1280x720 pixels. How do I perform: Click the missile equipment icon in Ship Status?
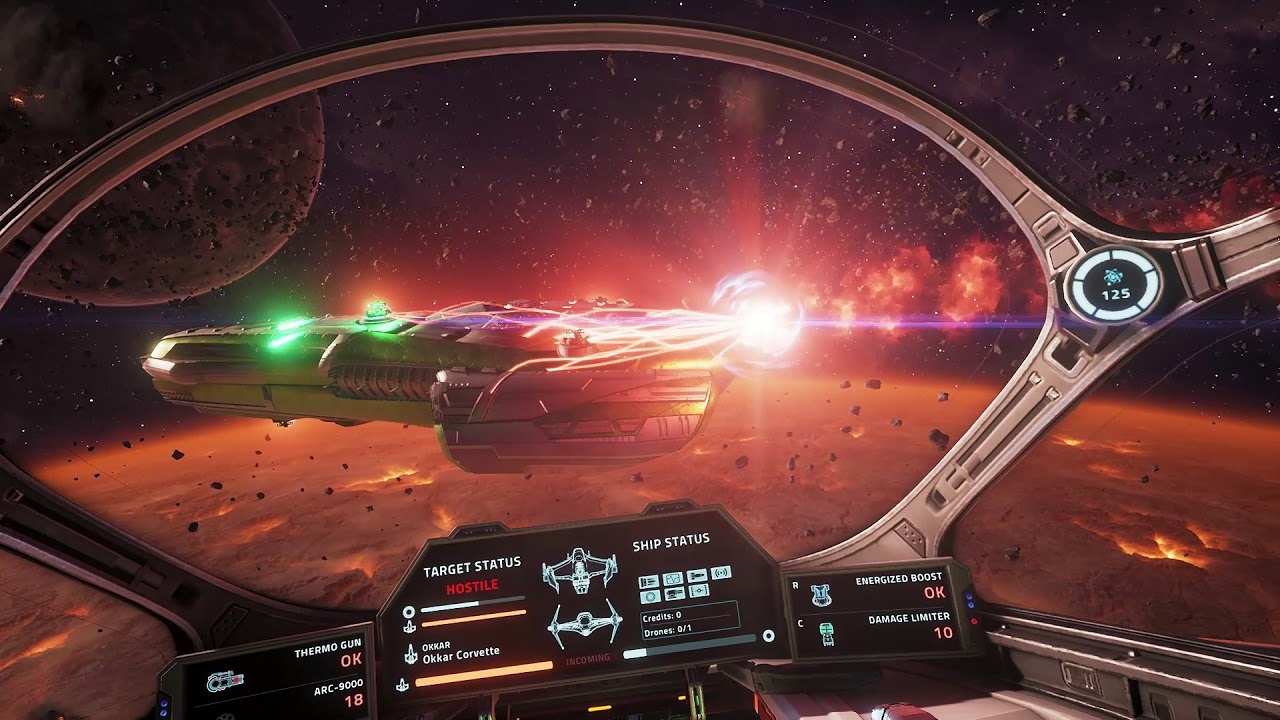coord(695,576)
